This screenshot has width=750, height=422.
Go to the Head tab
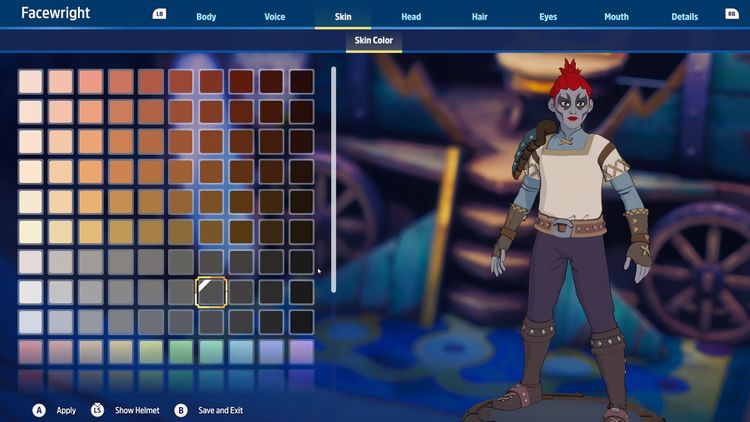click(411, 17)
